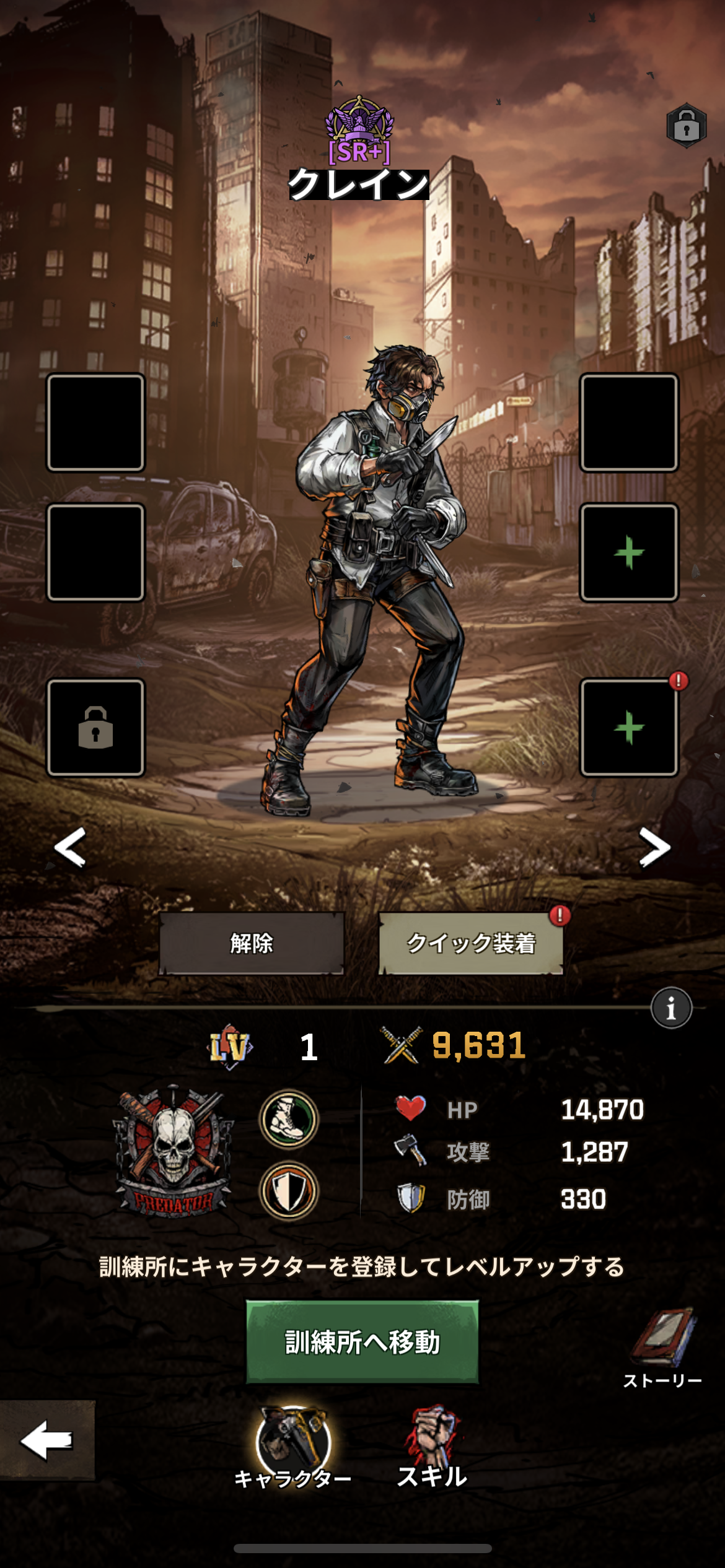Show the next character with right arrow

pyautogui.click(x=654, y=847)
